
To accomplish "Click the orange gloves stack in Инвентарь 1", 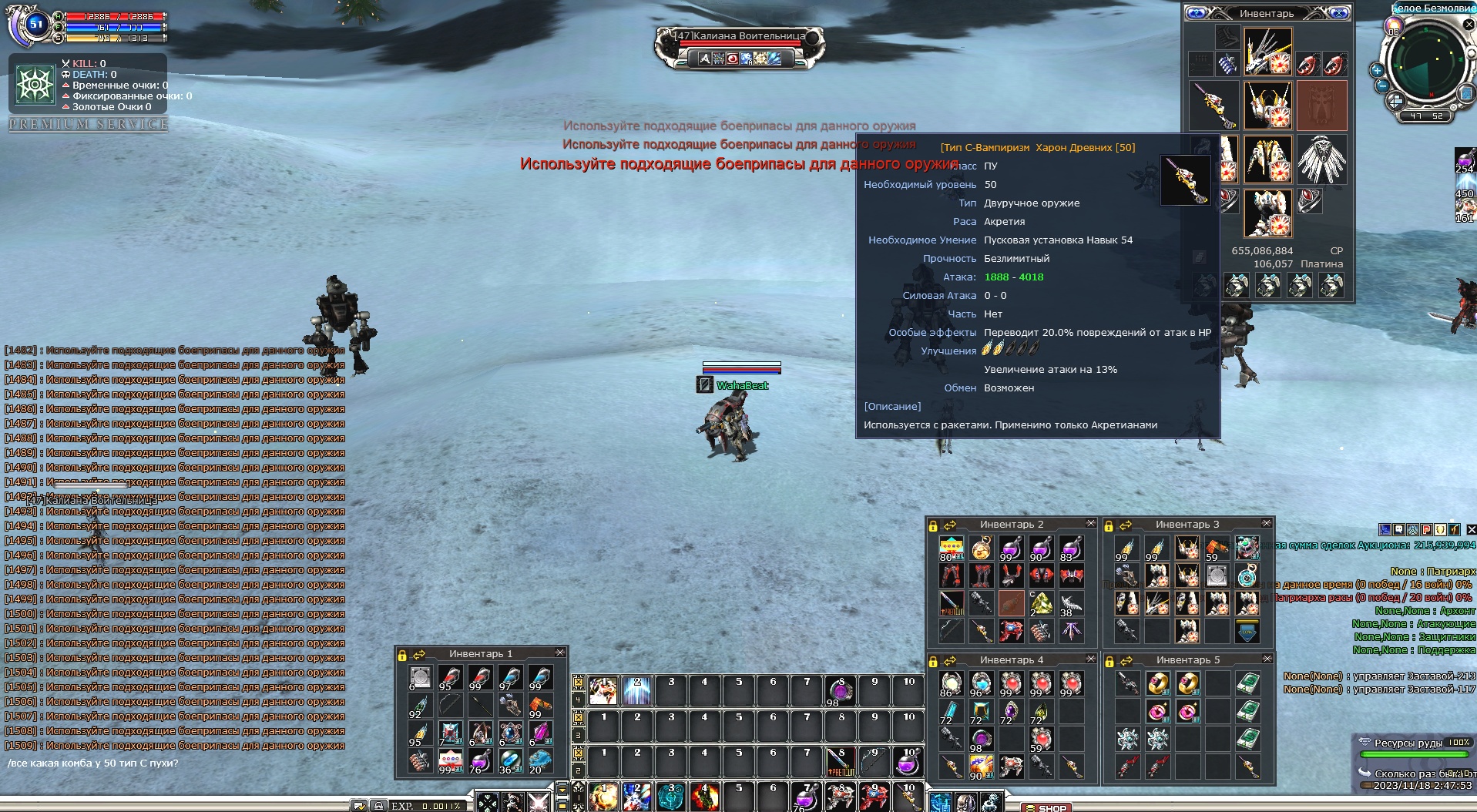I will 540,706.
